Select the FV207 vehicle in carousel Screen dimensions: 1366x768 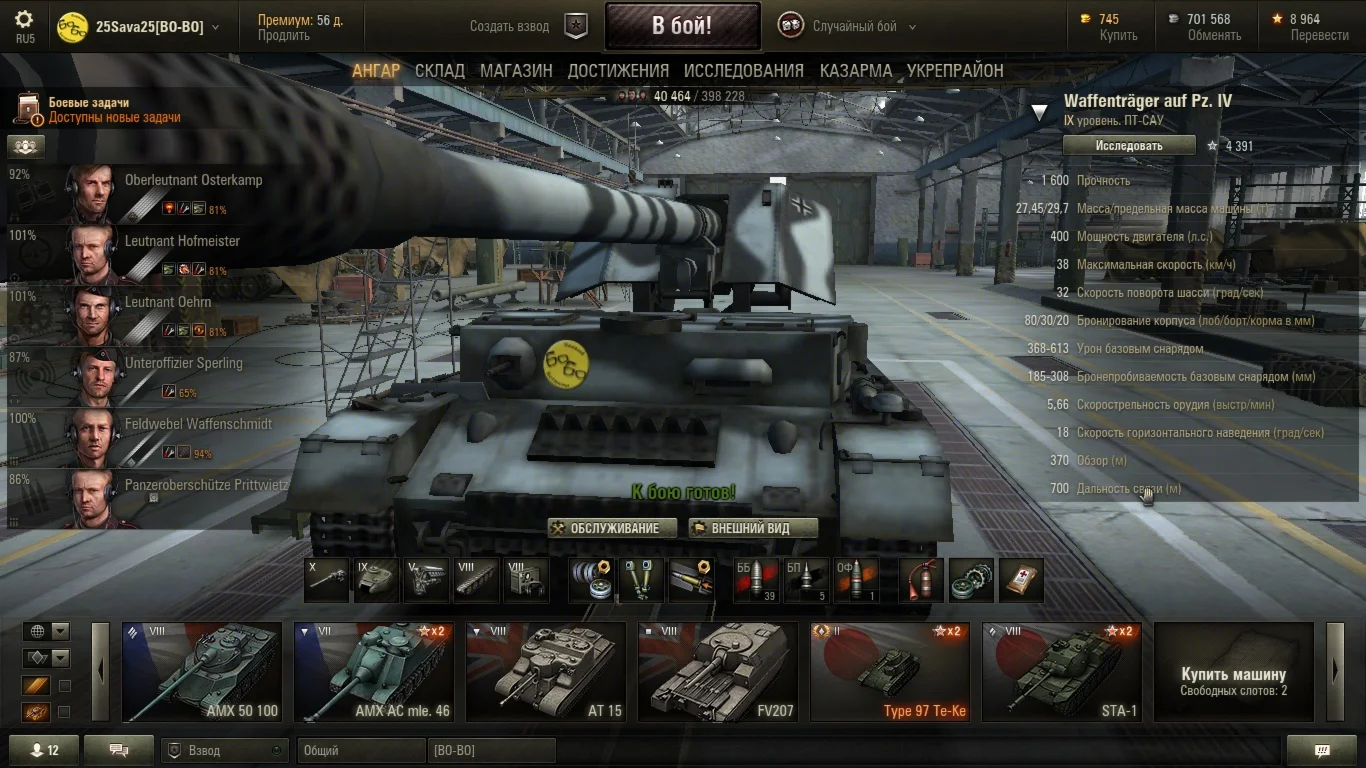click(x=718, y=672)
